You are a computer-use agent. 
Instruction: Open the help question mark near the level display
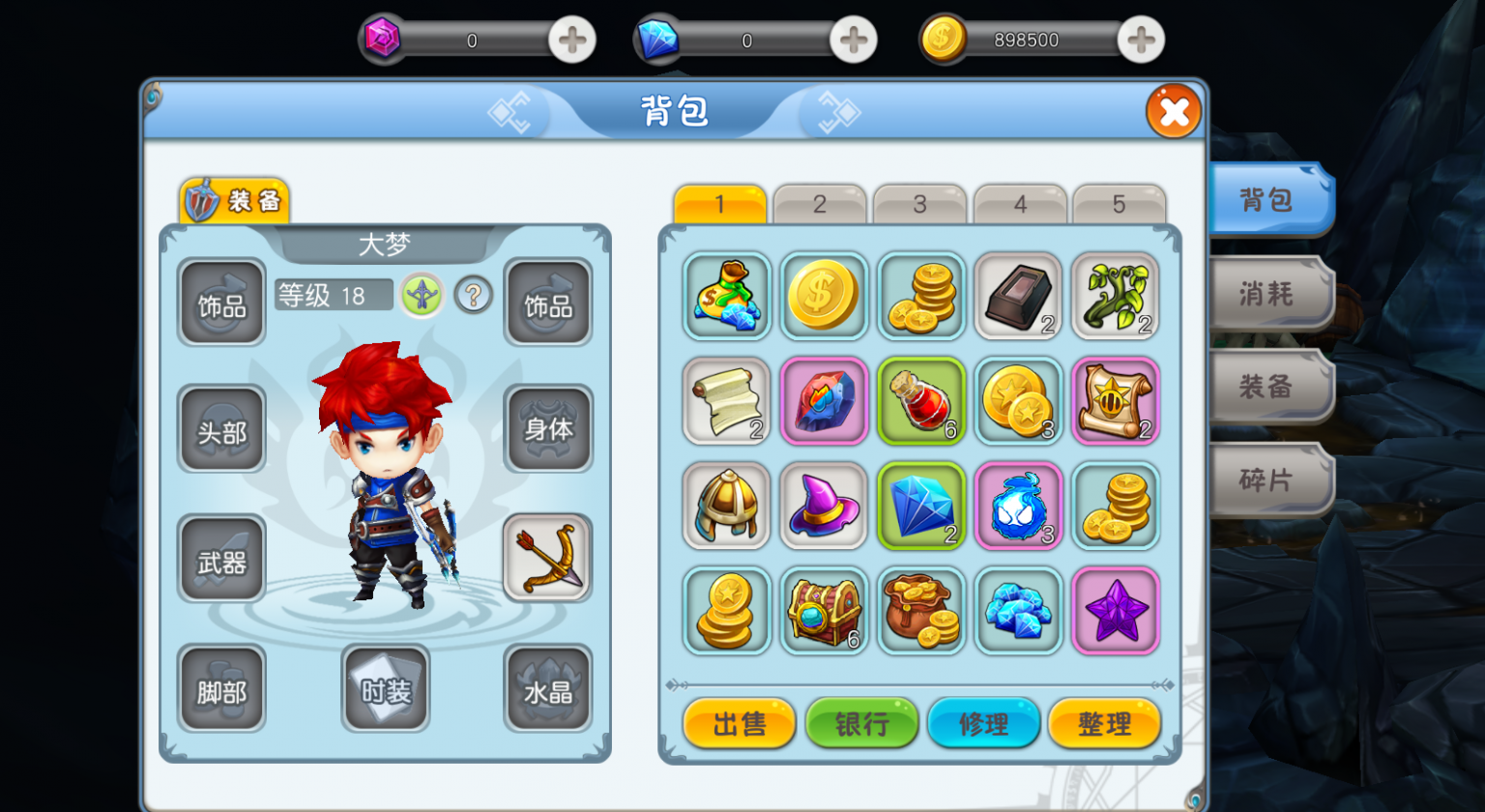coord(471,296)
